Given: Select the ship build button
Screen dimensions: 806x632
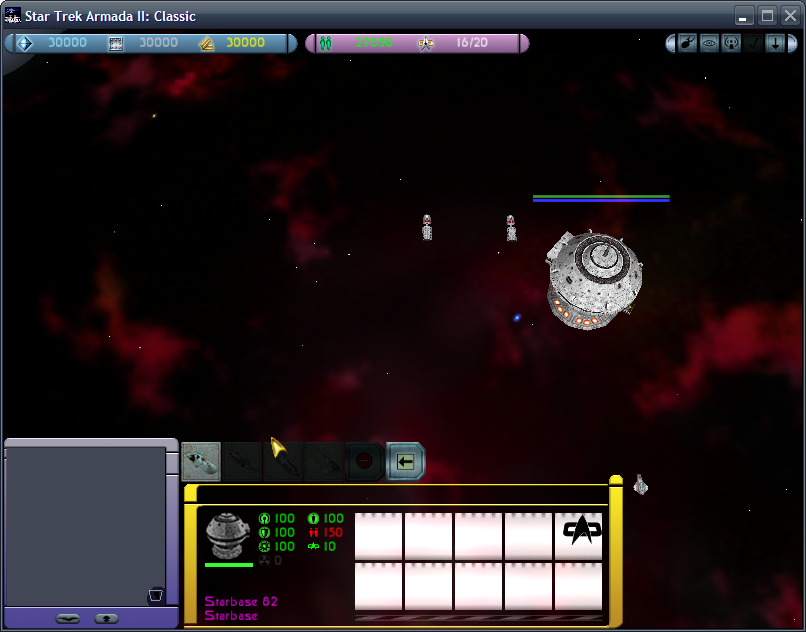Looking at the screenshot, I should tap(201, 461).
